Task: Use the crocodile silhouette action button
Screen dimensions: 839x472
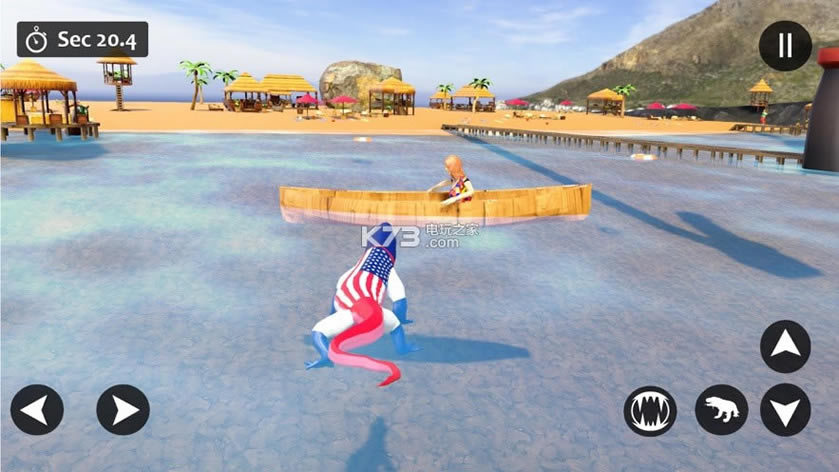Action: tap(721, 410)
